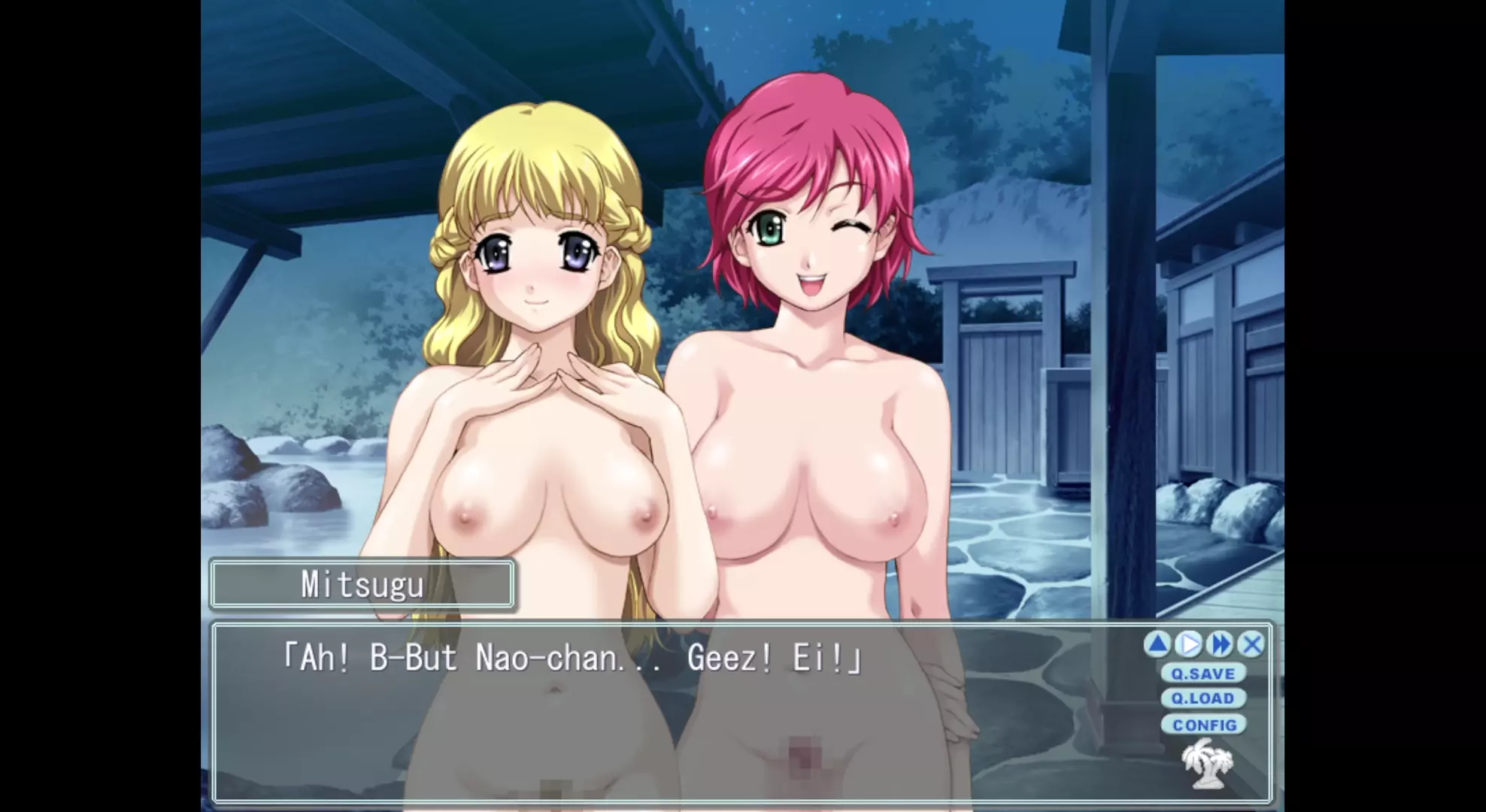This screenshot has width=1486, height=812.
Task: Start auto-play with the single arrow button
Action: coord(1189,644)
